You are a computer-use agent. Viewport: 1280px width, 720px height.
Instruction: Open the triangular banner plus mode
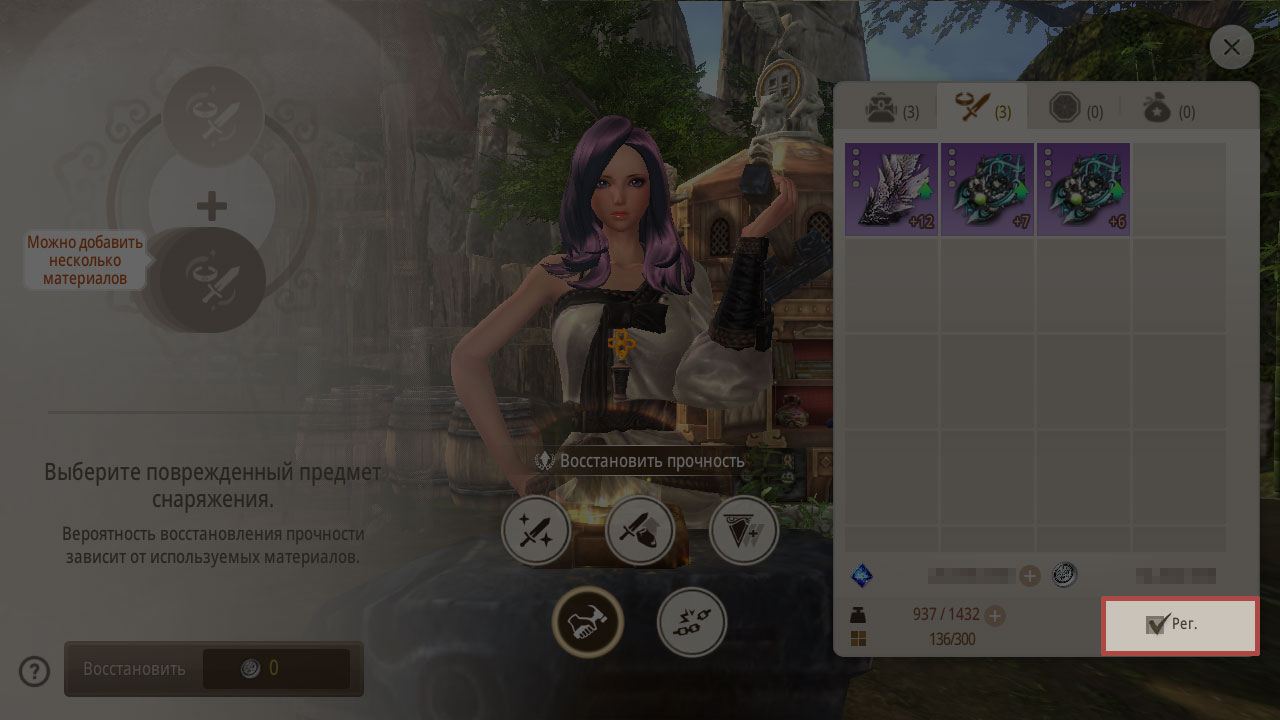pos(744,530)
